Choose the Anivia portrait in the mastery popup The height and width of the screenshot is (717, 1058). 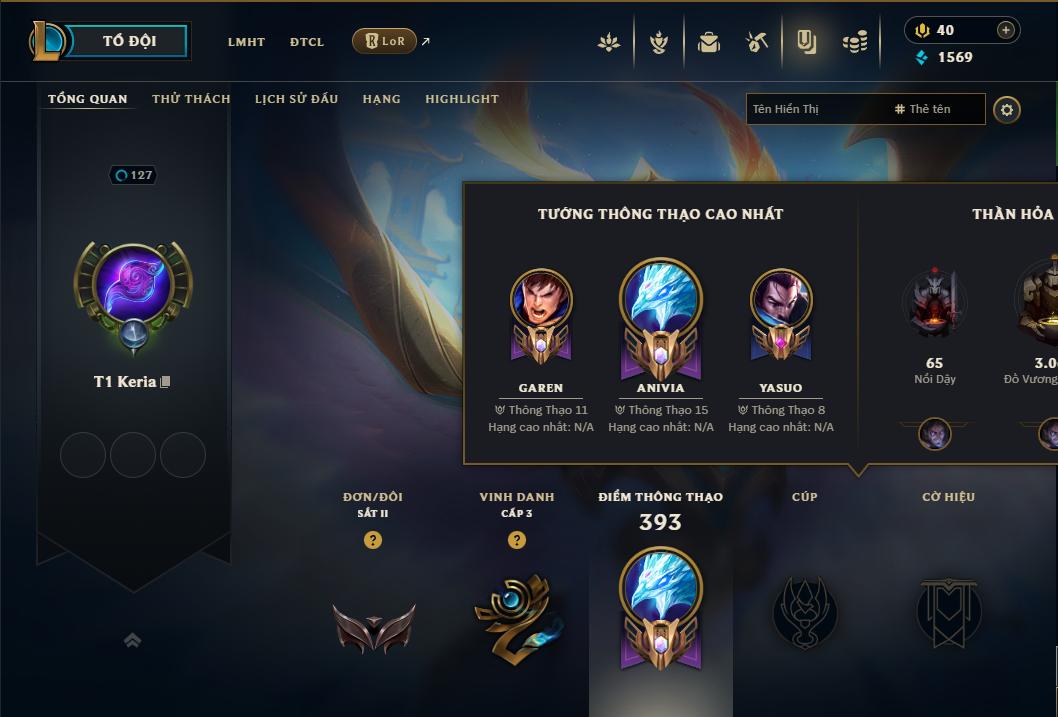(661, 296)
